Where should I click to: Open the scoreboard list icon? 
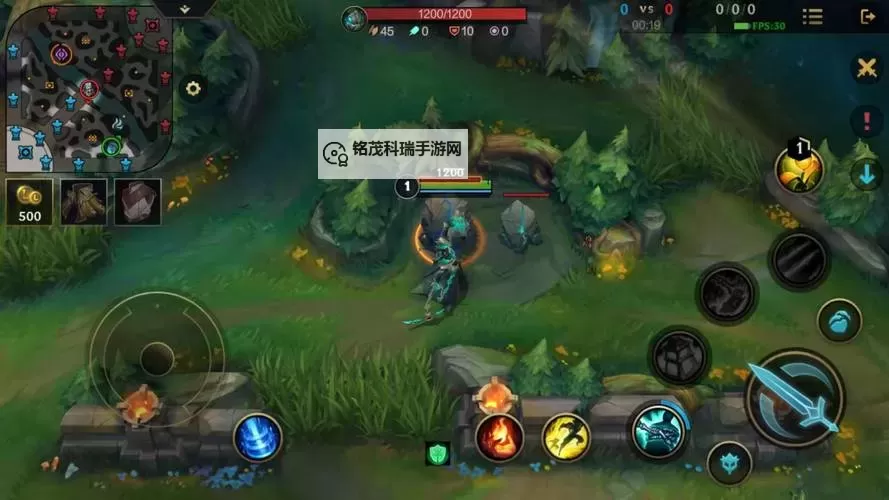coord(813,17)
